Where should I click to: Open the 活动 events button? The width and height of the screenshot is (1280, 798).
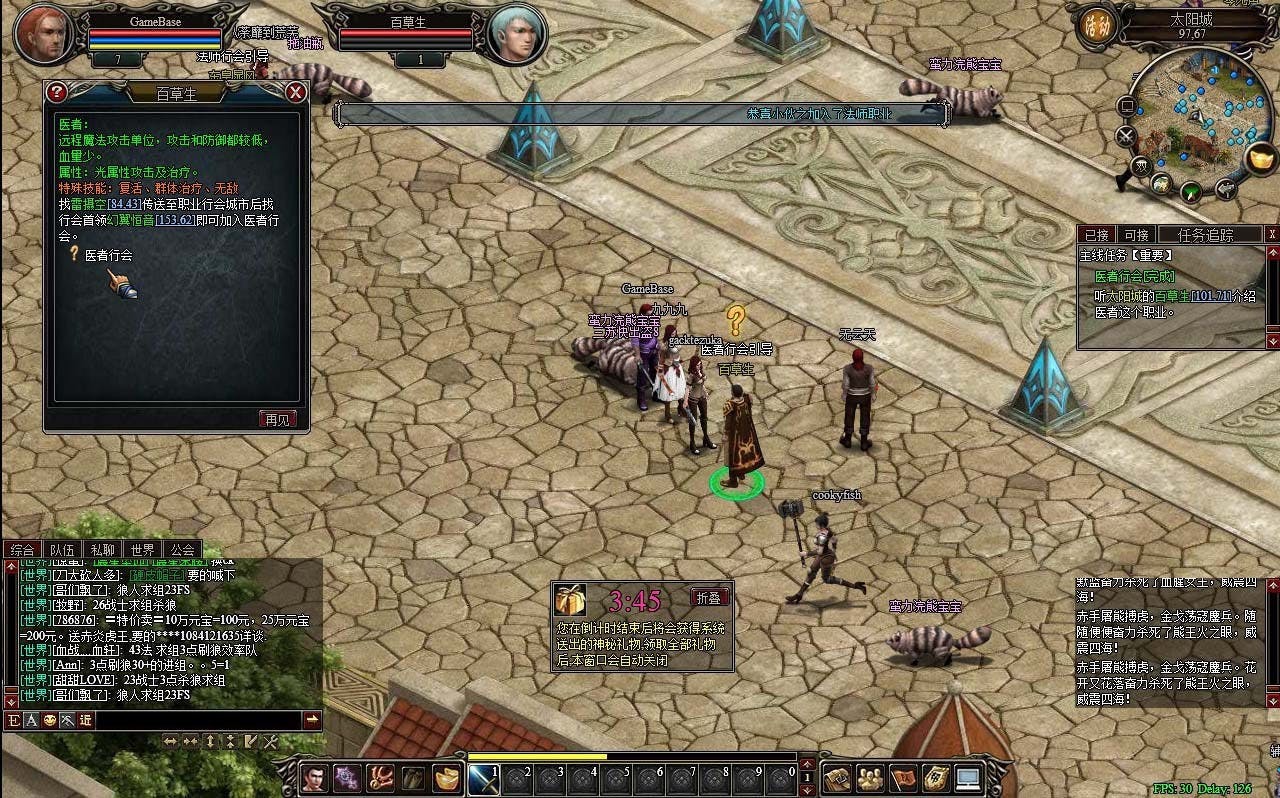(1094, 26)
